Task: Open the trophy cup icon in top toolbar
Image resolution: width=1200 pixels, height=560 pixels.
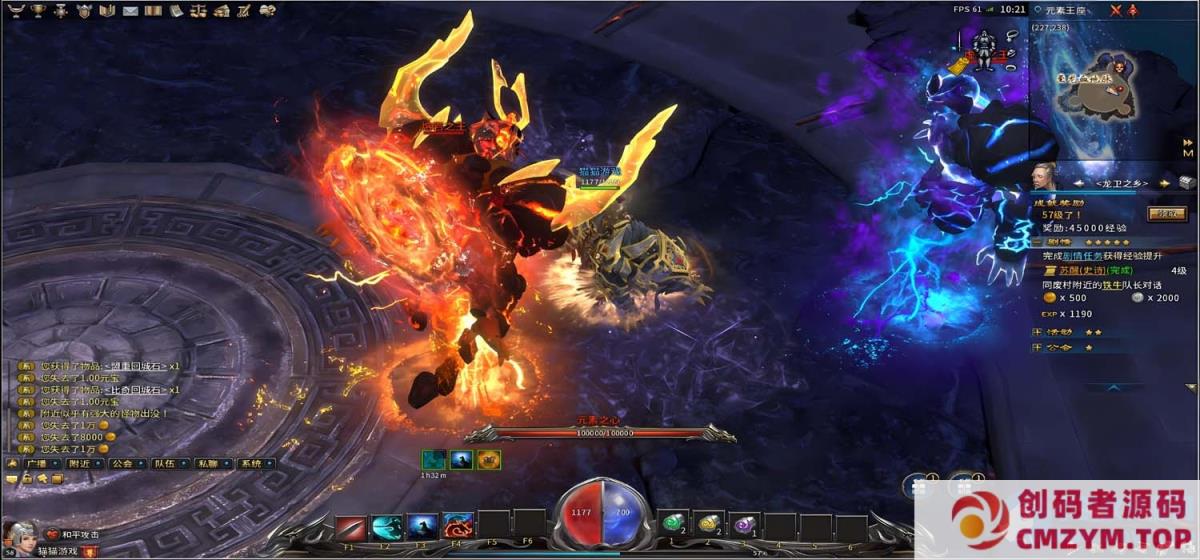Action: (x=38, y=11)
